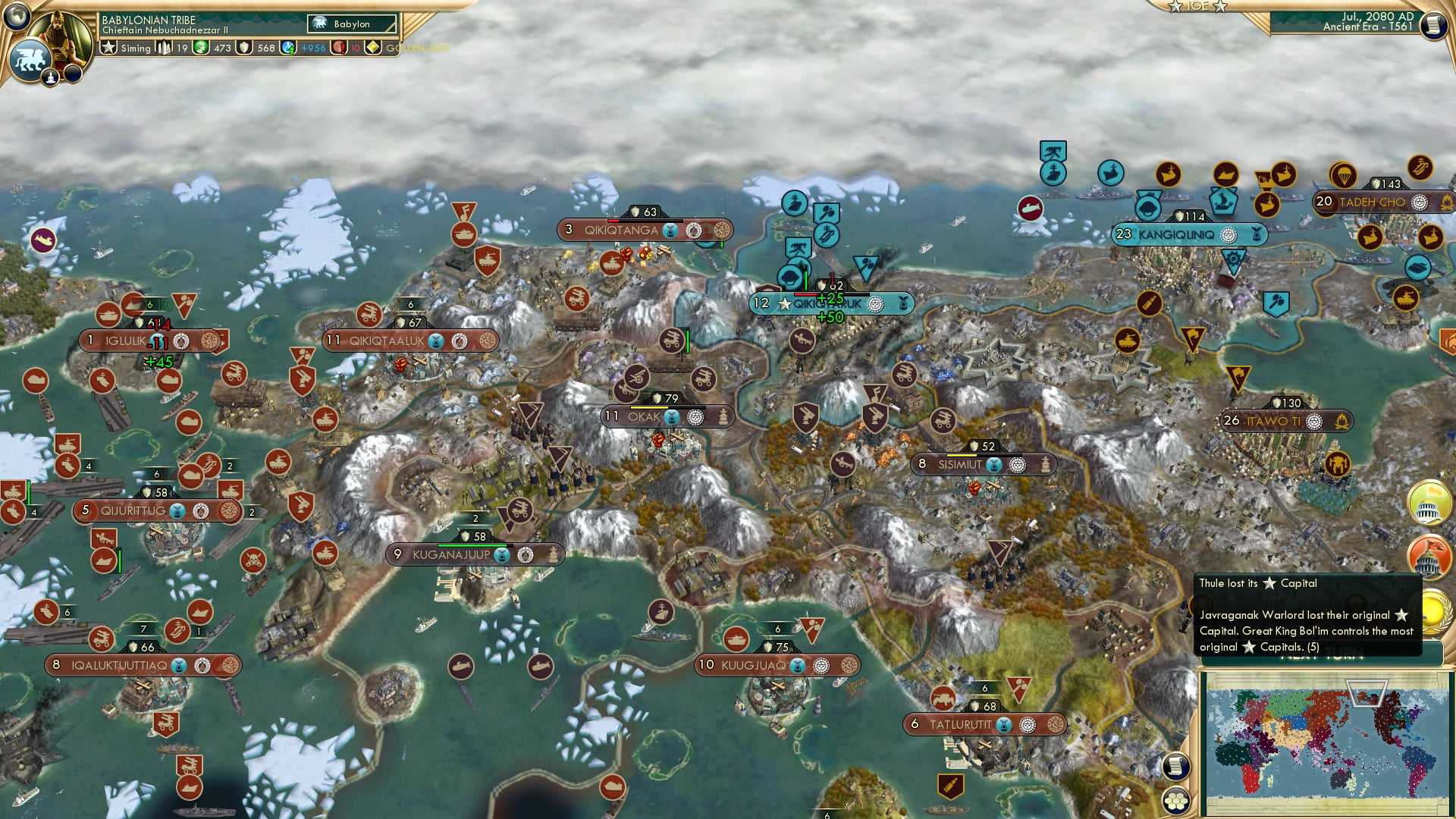Click the Golden Age diamond indicator

[x=373, y=48]
